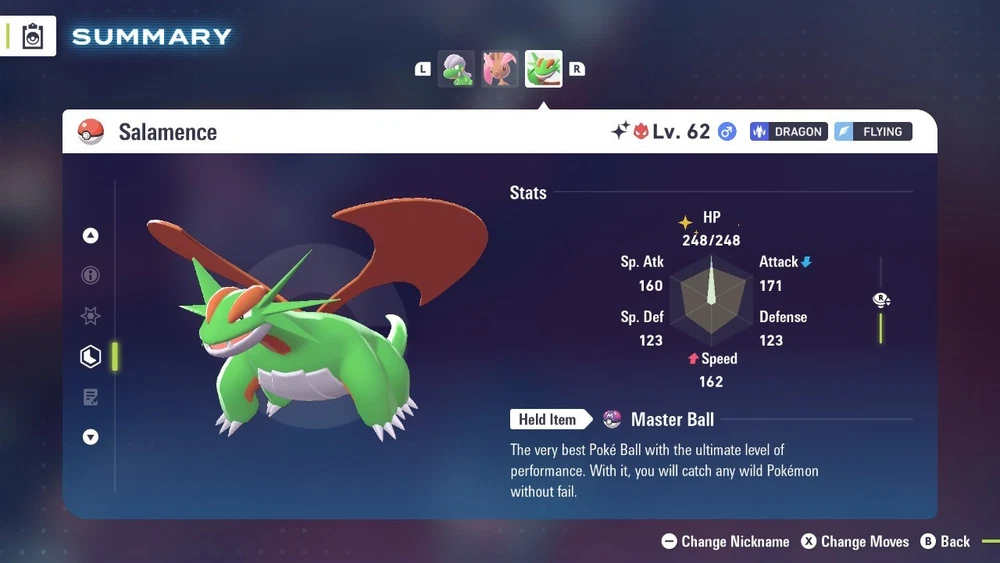Click the Flying type badge
Image resolution: width=1000 pixels, height=563 pixels.
[x=873, y=131]
